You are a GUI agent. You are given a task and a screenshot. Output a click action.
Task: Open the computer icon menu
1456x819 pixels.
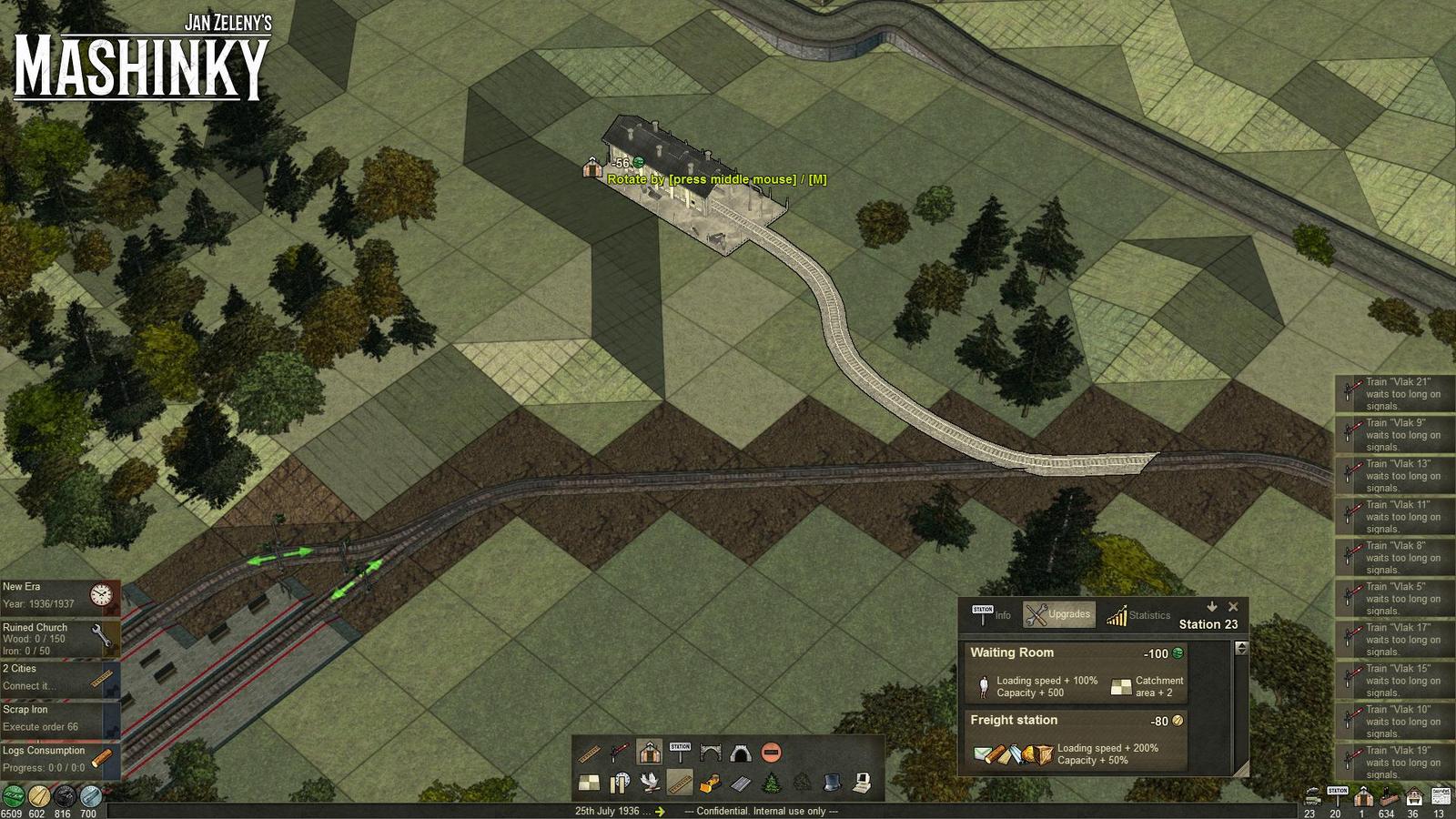[862, 782]
